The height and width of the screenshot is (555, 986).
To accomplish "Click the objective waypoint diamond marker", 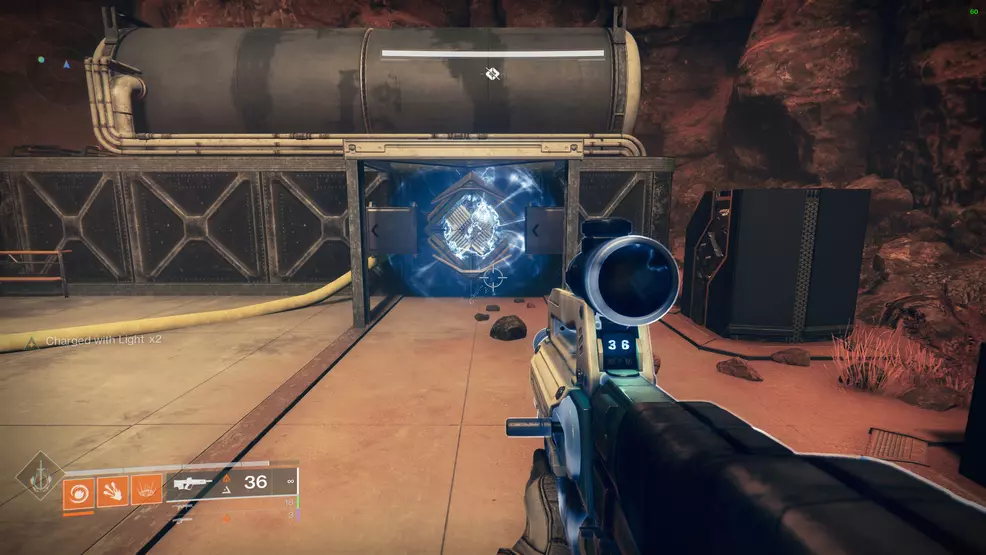I will click(x=492, y=73).
